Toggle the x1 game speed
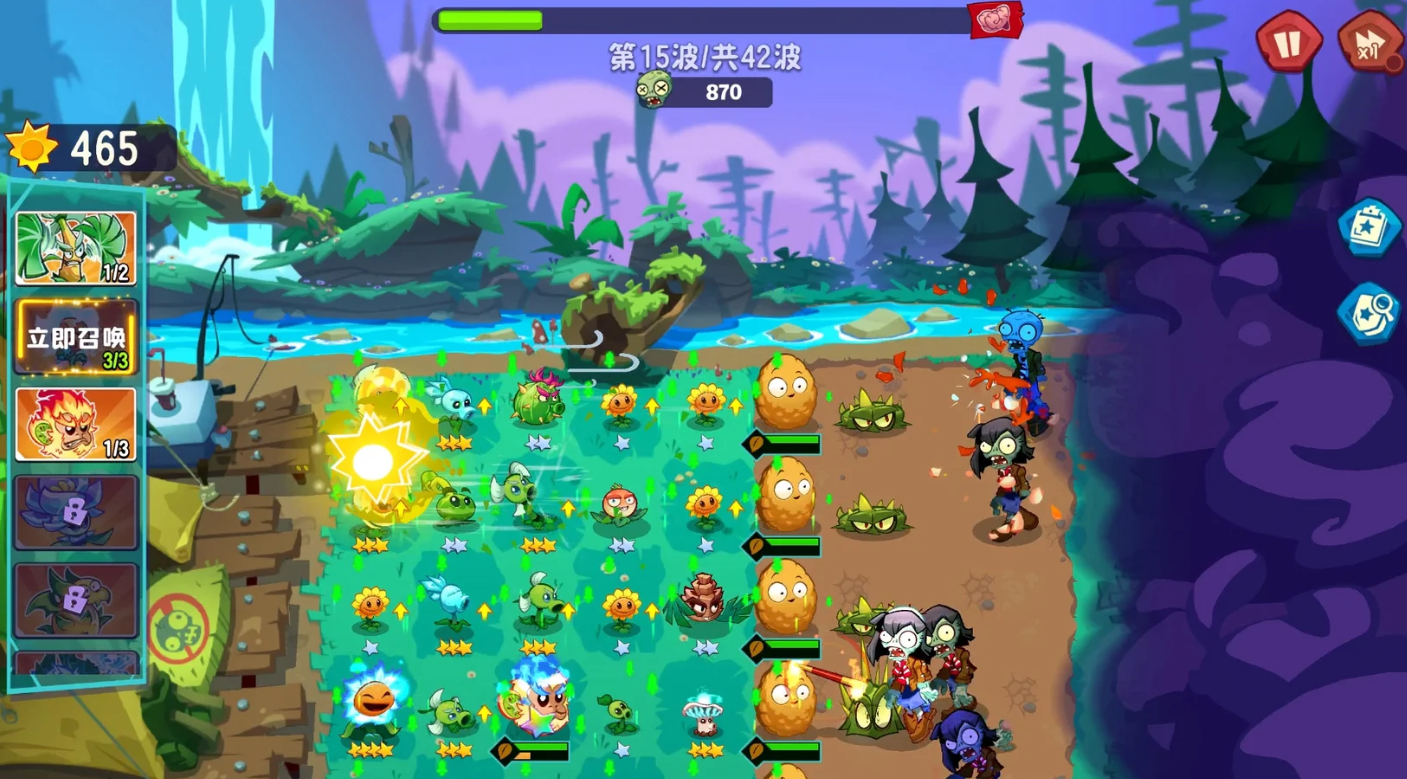Image resolution: width=1407 pixels, height=779 pixels. [1367, 44]
